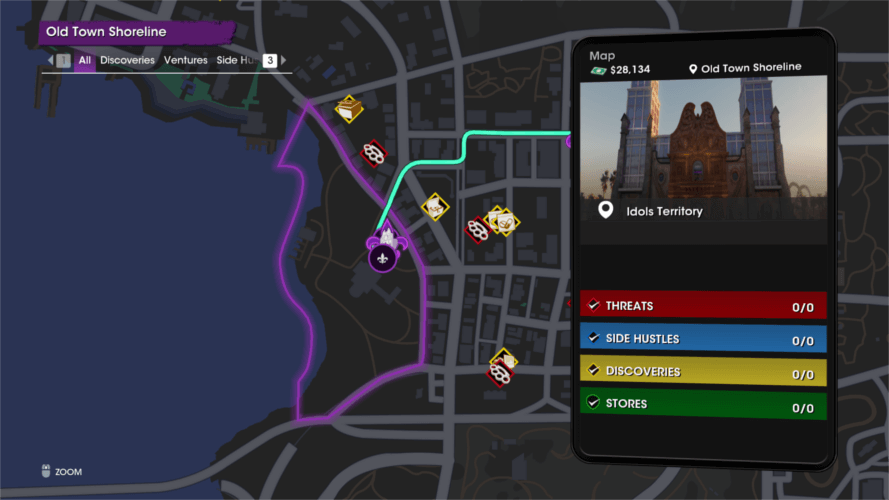The width and height of the screenshot is (889, 500).
Task: Toggle the blue Side Hustles filter row
Action: tap(703, 339)
